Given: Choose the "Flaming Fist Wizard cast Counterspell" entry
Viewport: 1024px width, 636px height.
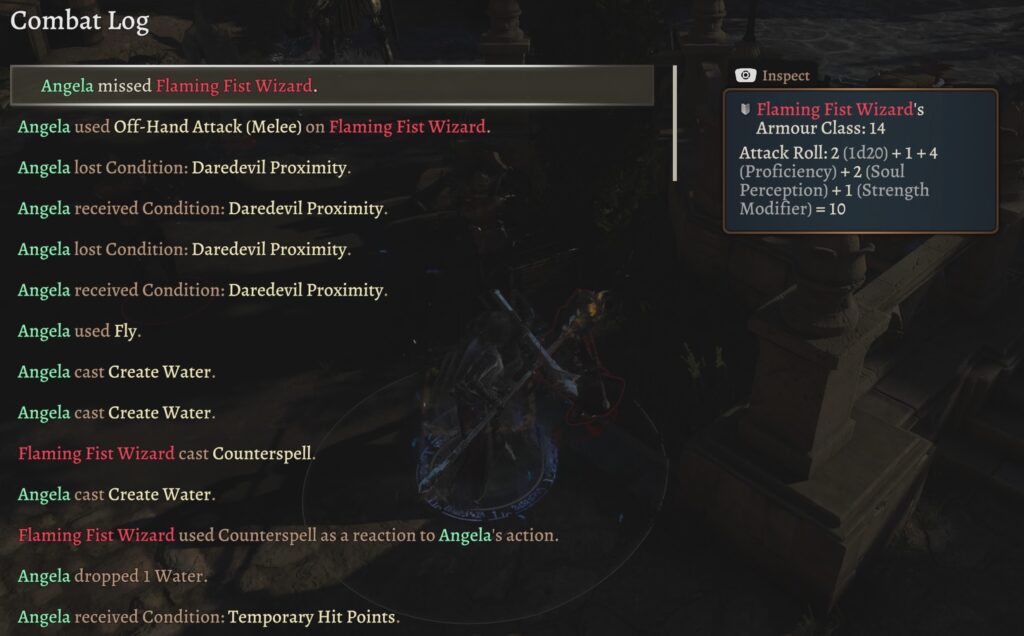Looking at the screenshot, I should coord(167,454).
